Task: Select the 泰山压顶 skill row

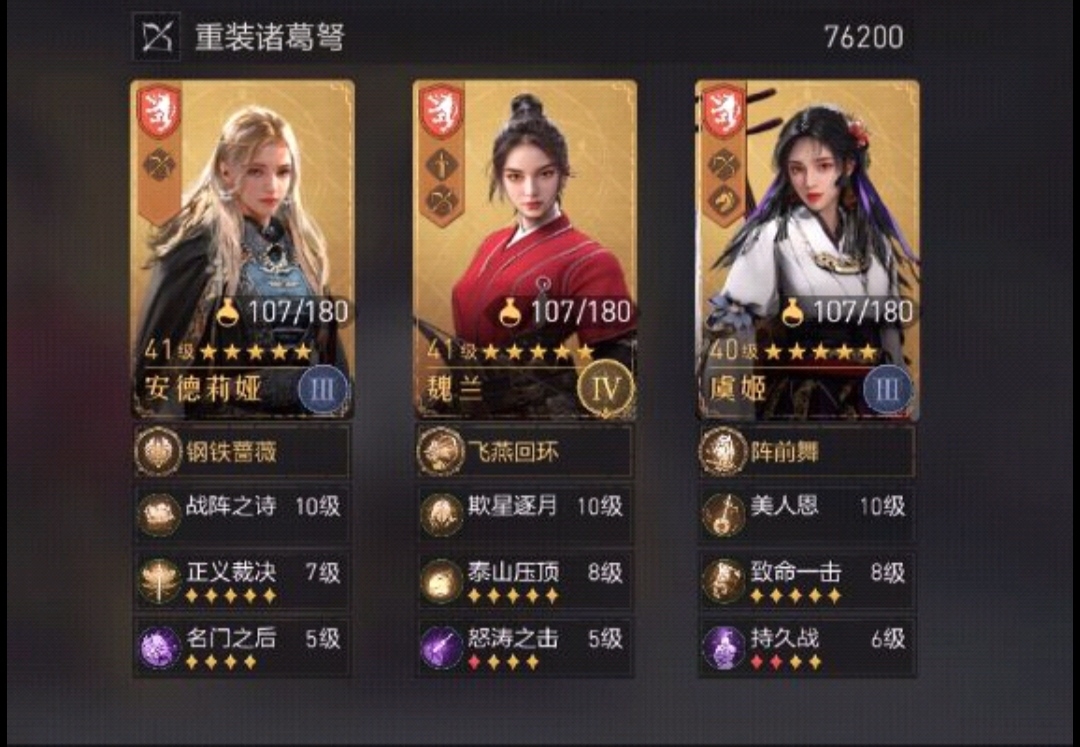Action: click(524, 580)
